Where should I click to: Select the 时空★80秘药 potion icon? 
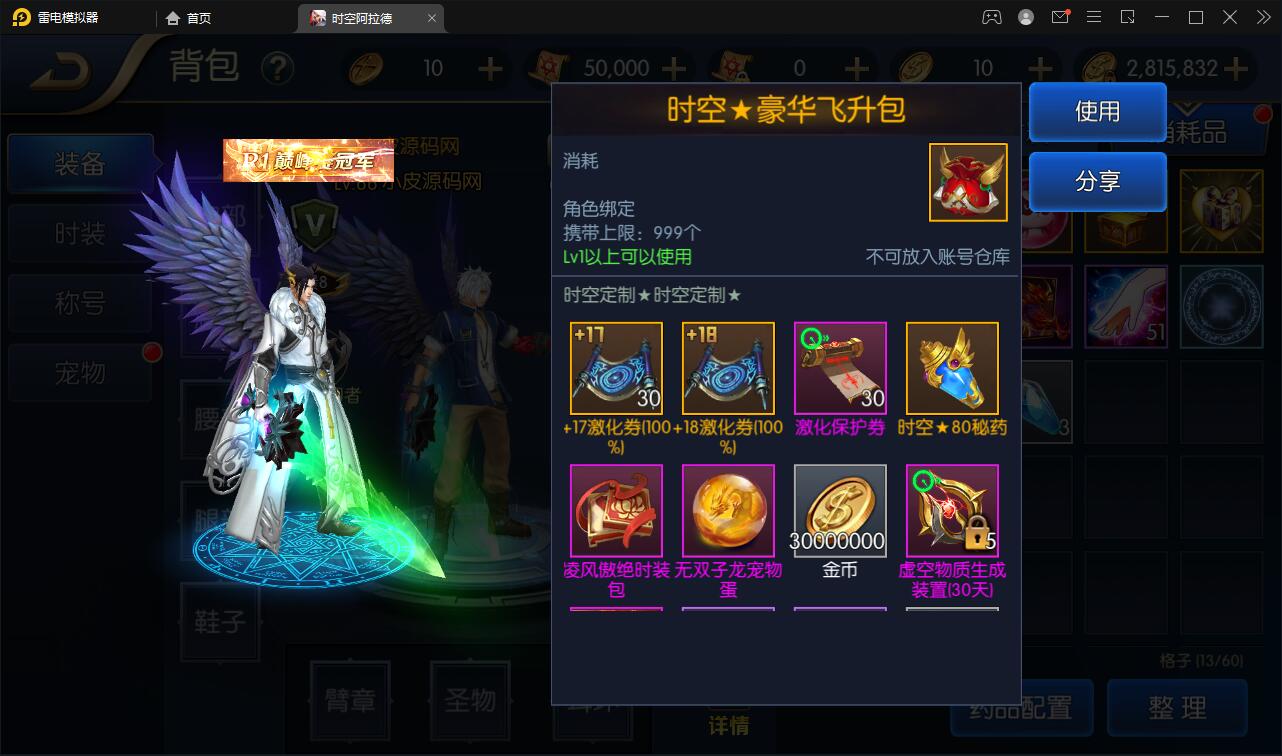(x=951, y=367)
